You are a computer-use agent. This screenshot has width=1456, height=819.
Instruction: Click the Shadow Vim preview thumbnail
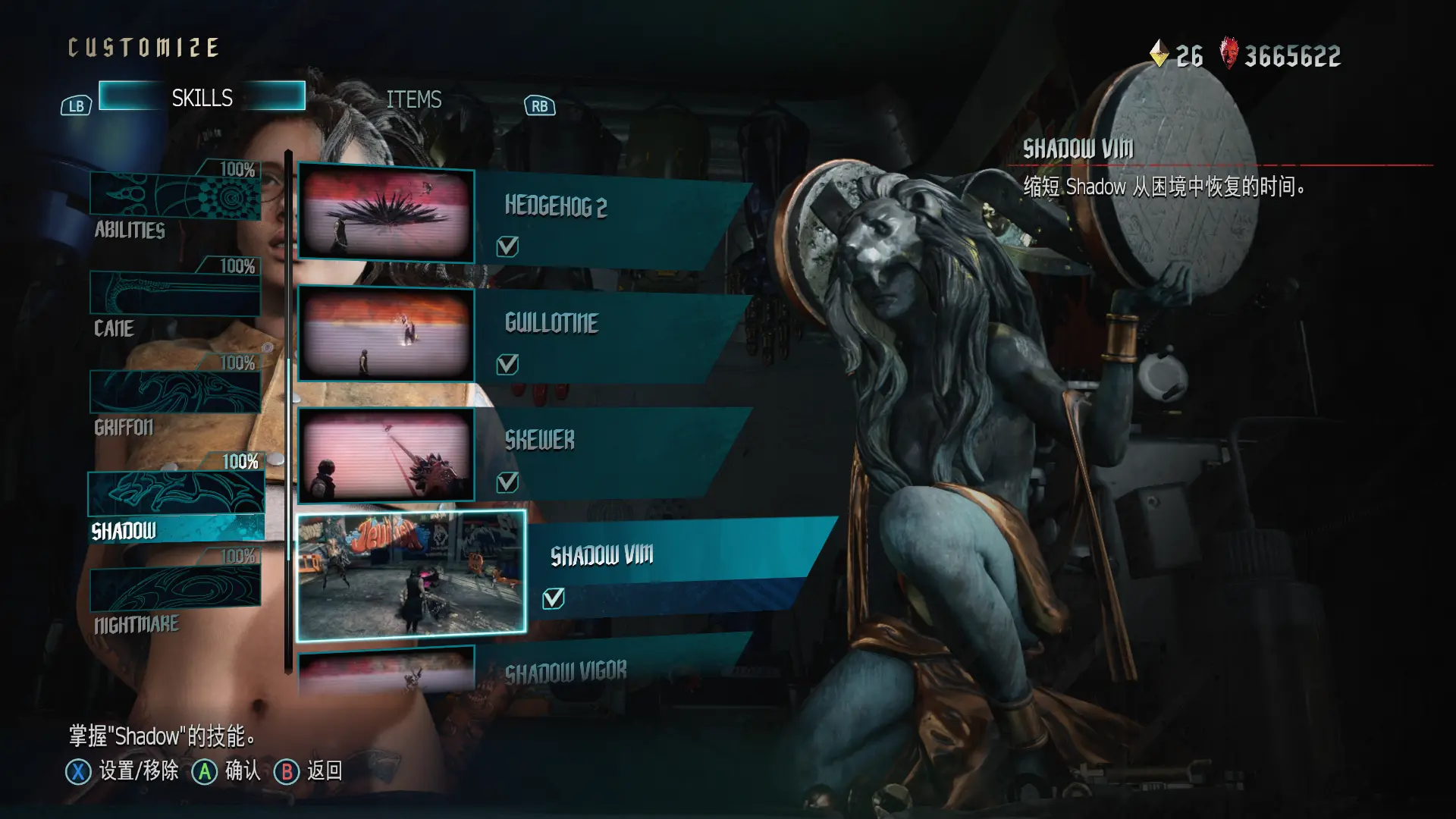(411, 574)
